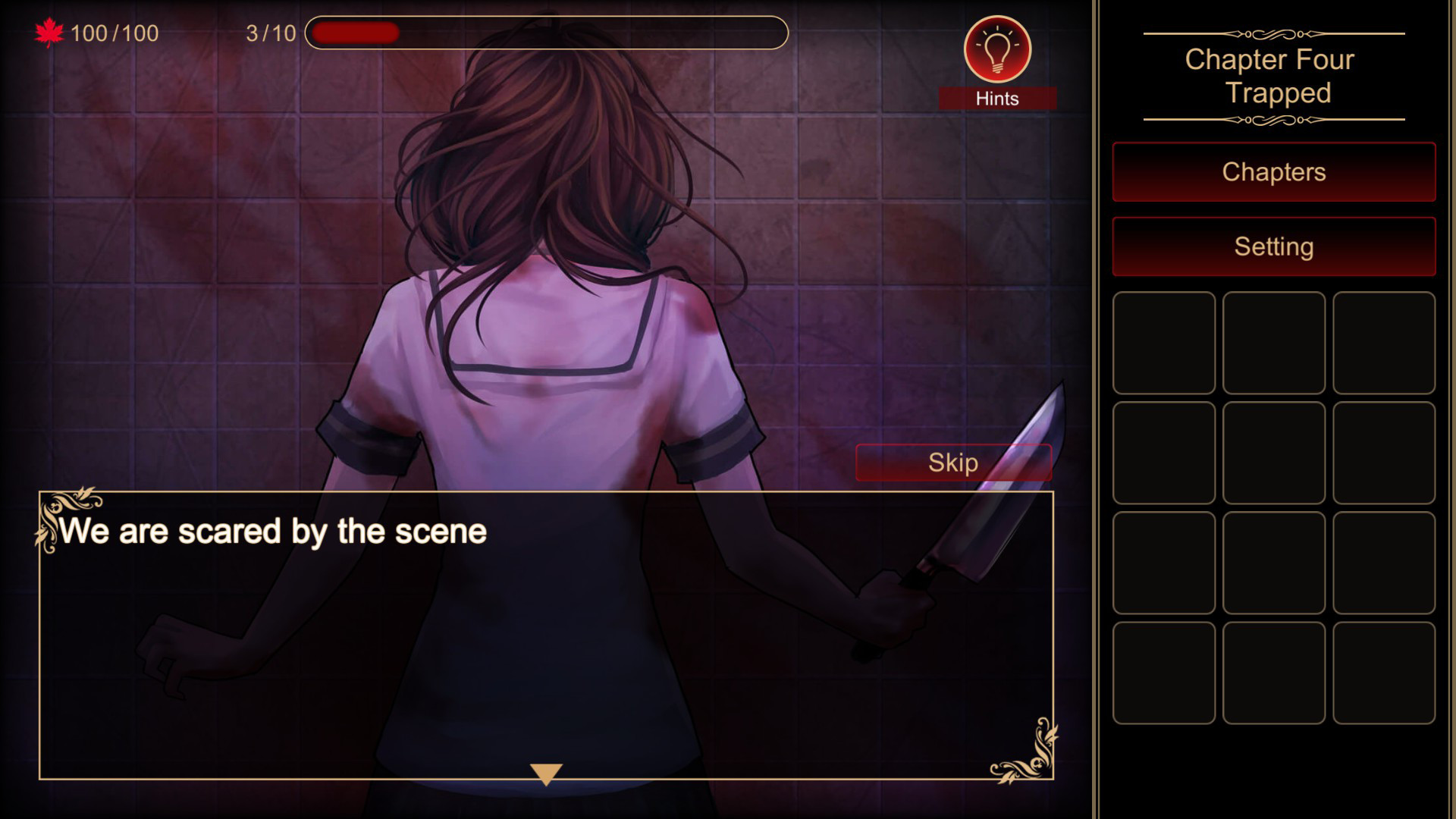Click the decorative ornament above Chapter Four title
Image resolution: width=1456 pixels, height=819 pixels.
[x=1272, y=32]
